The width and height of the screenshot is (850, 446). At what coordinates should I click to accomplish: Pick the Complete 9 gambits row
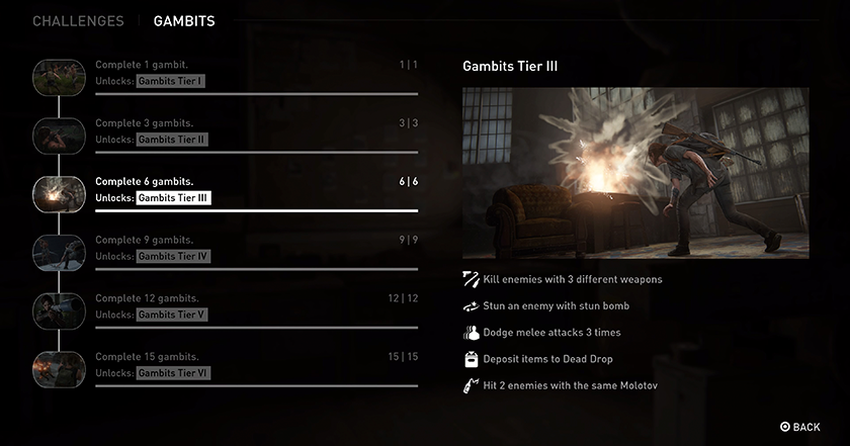coord(256,248)
